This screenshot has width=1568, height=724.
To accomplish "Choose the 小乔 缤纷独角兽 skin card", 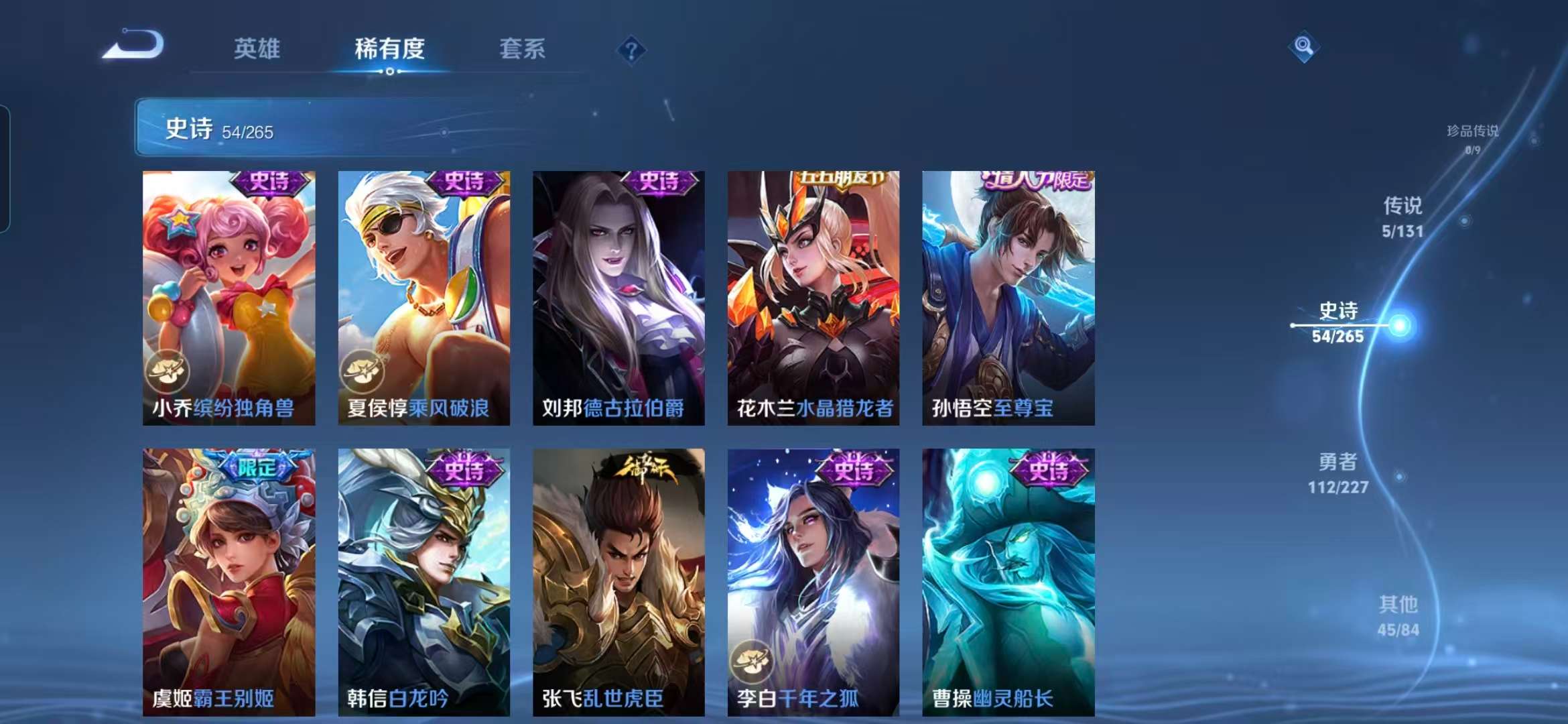I will click(228, 298).
